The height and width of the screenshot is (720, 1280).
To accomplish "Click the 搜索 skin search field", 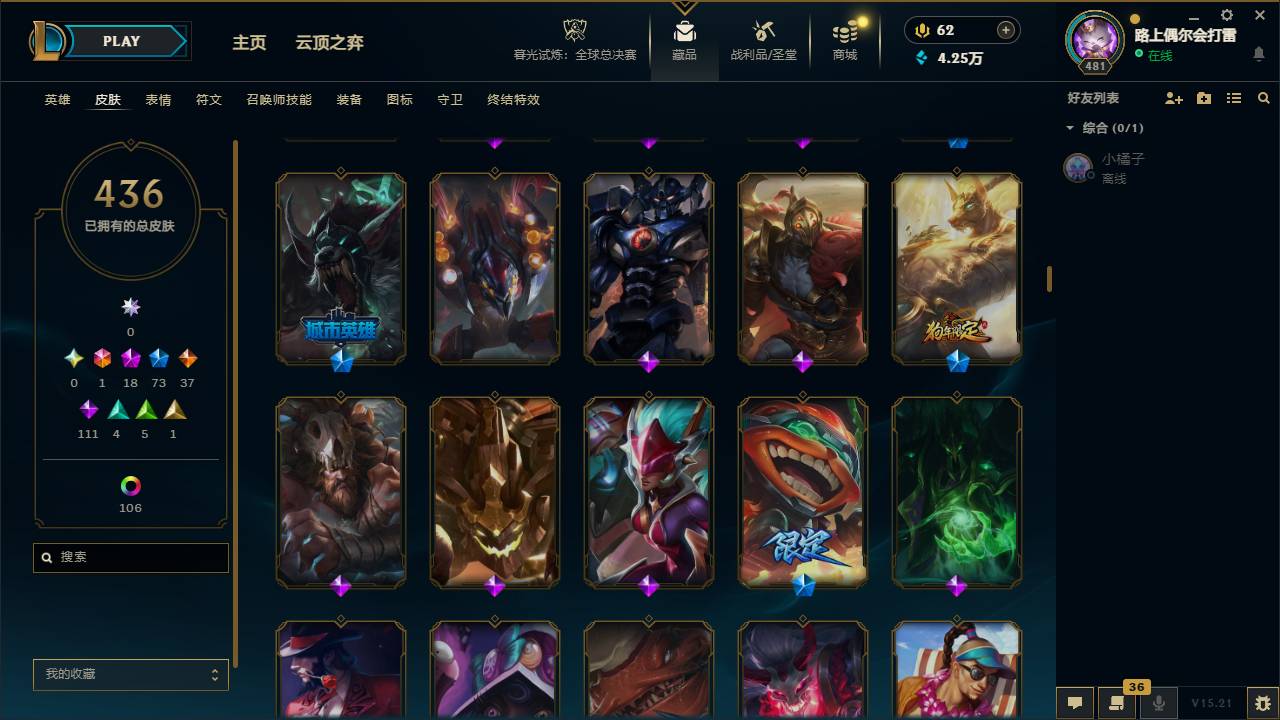I will click(x=130, y=557).
